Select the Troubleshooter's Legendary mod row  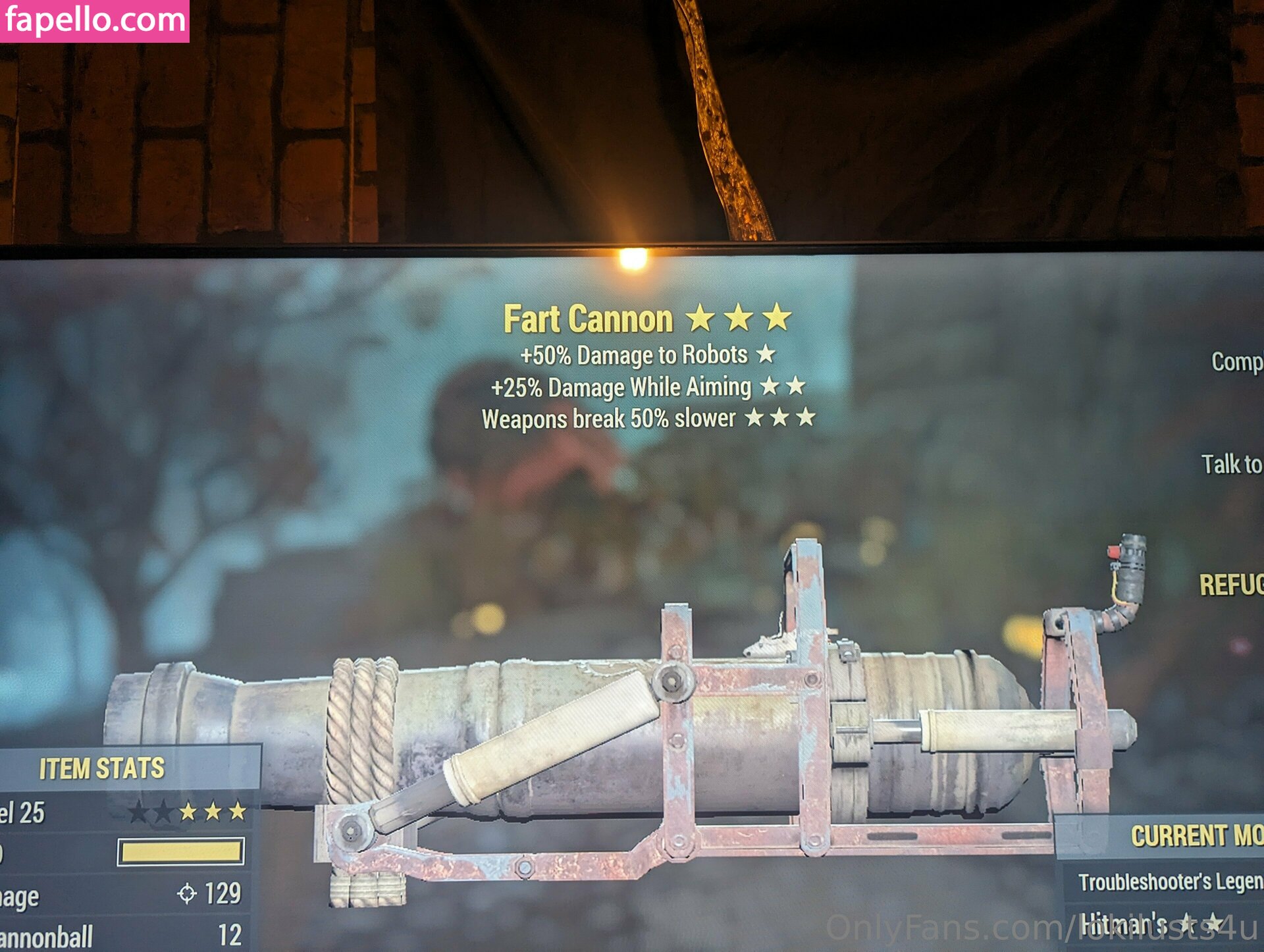1169,882
